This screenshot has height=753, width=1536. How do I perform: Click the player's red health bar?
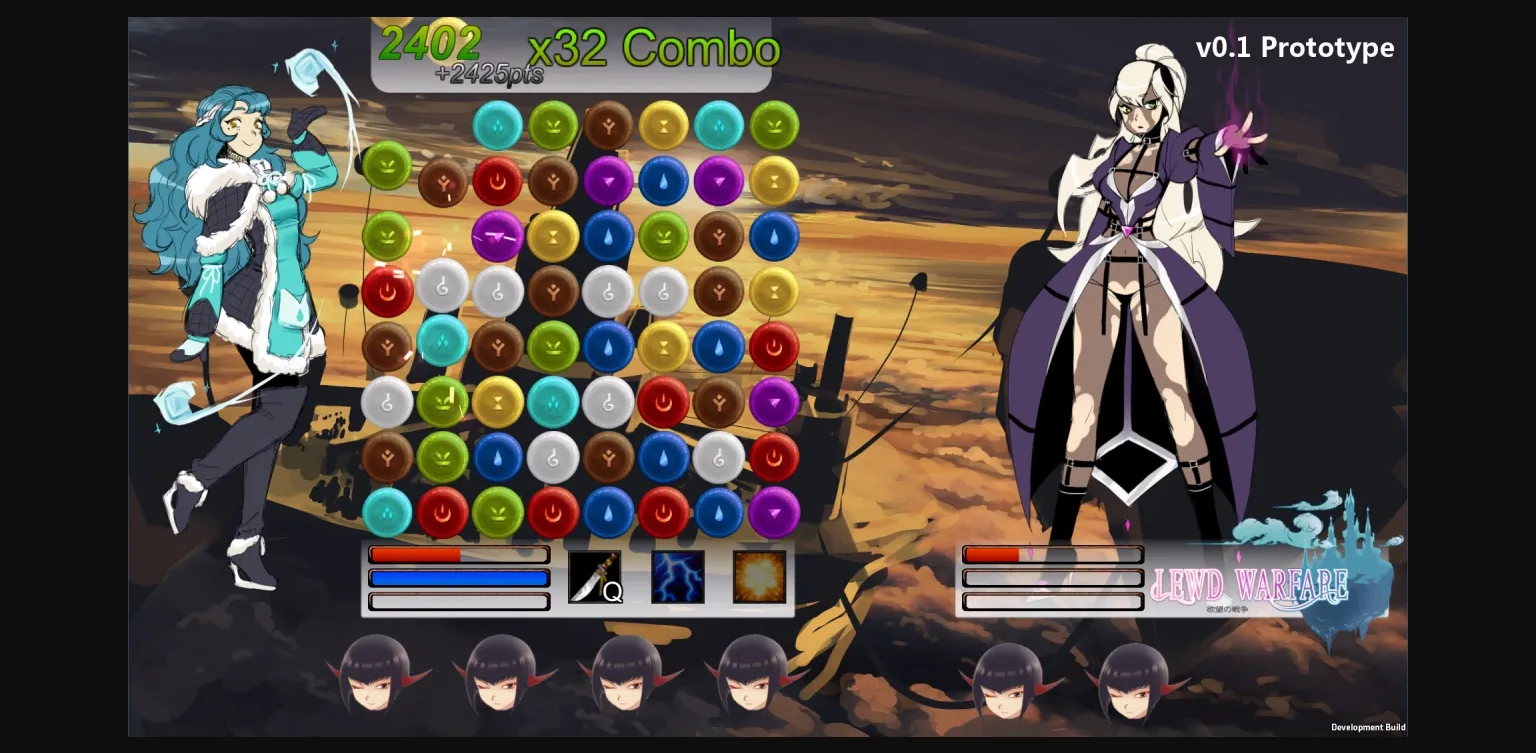coord(458,554)
